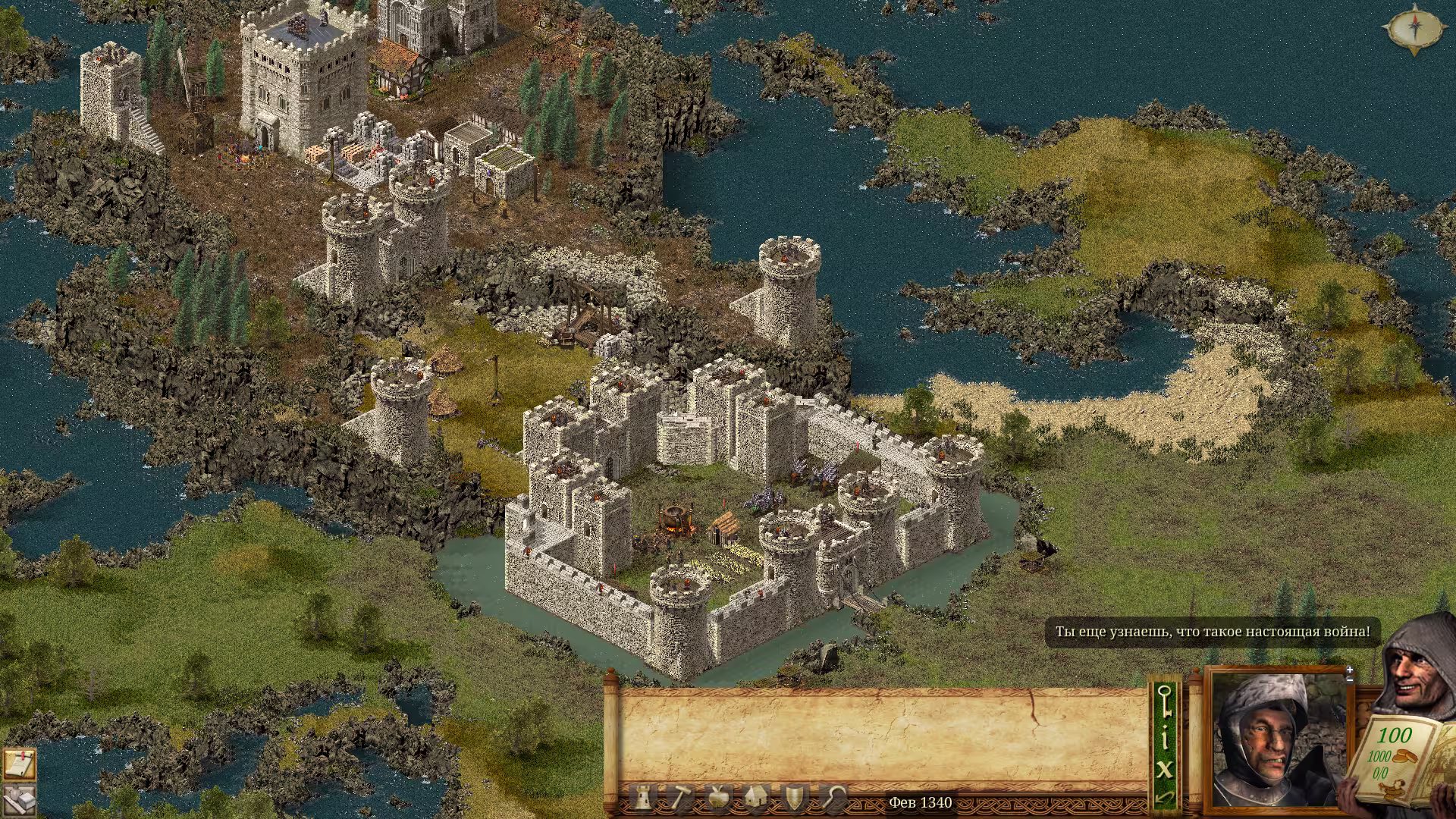Open the town buildings house tab
Screen dimensions: 1456x819
(756, 797)
